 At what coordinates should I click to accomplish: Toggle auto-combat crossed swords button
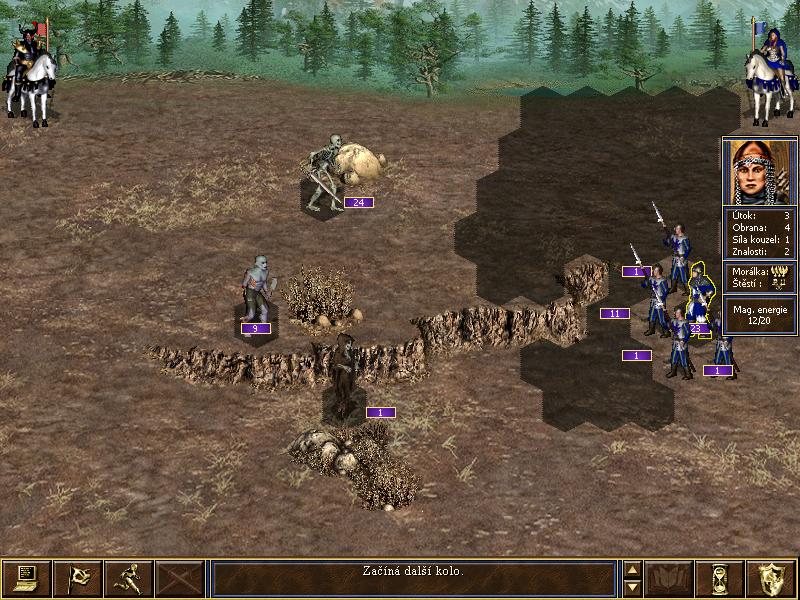pyautogui.click(x=180, y=578)
